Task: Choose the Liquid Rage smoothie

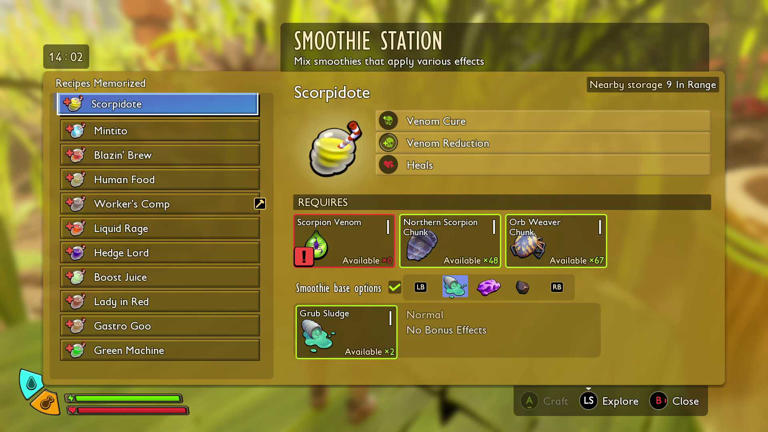Action: [160, 228]
